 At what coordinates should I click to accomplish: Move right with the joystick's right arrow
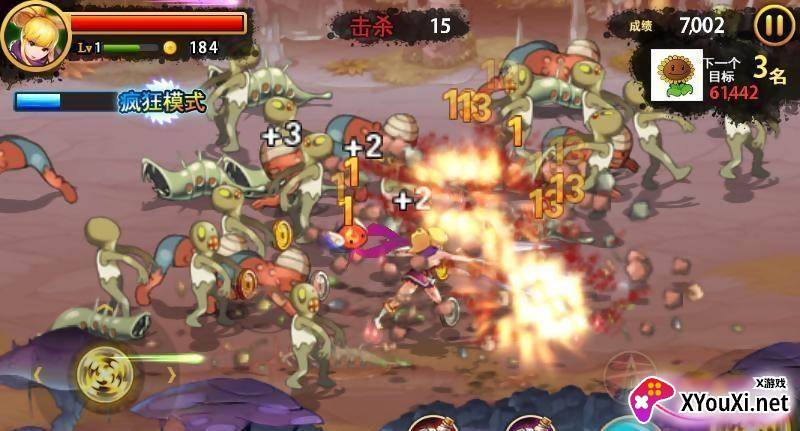(x=171, y=375)
